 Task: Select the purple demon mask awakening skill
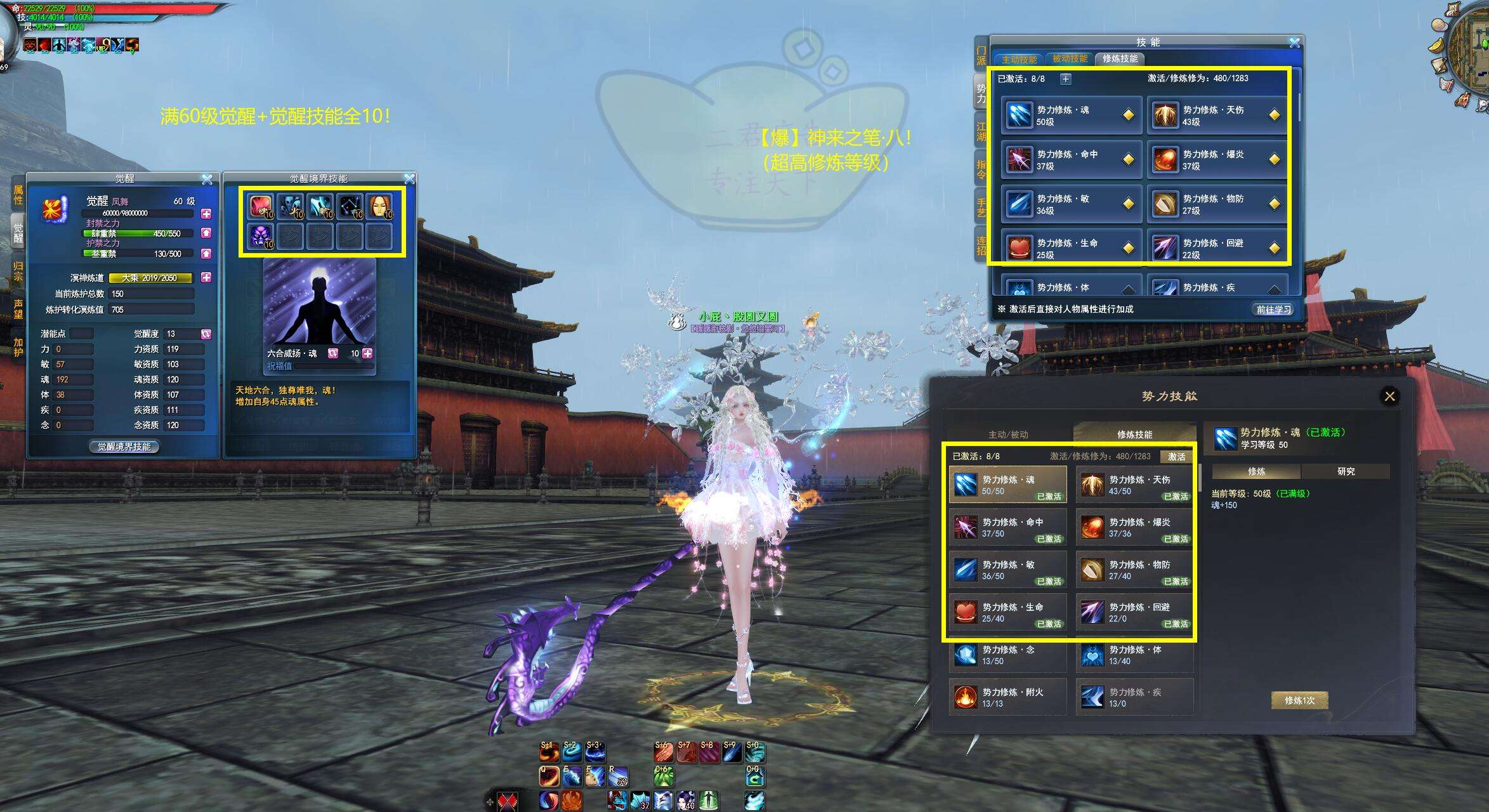point(260,237)
